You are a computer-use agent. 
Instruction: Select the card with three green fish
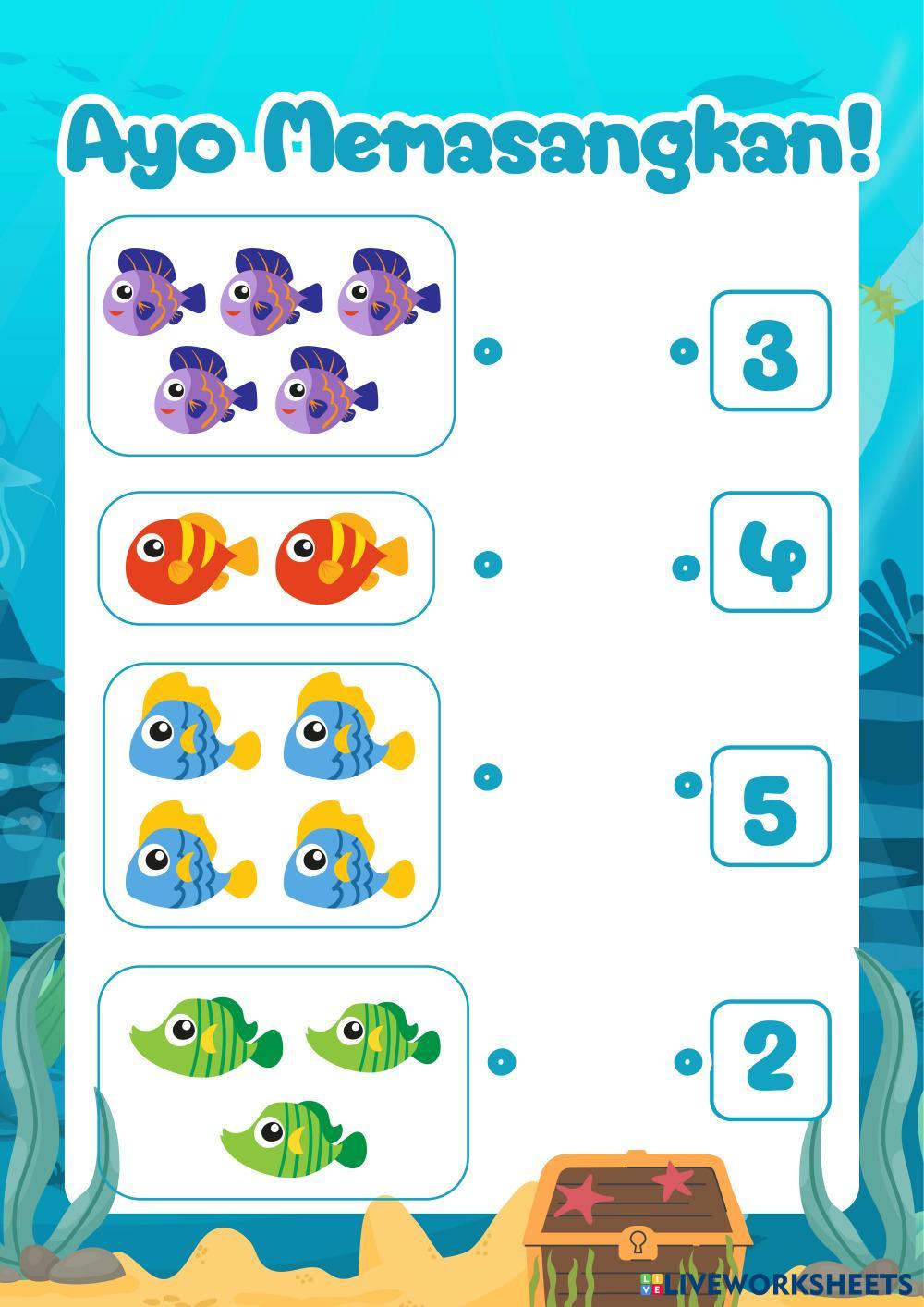point(284,1082)
